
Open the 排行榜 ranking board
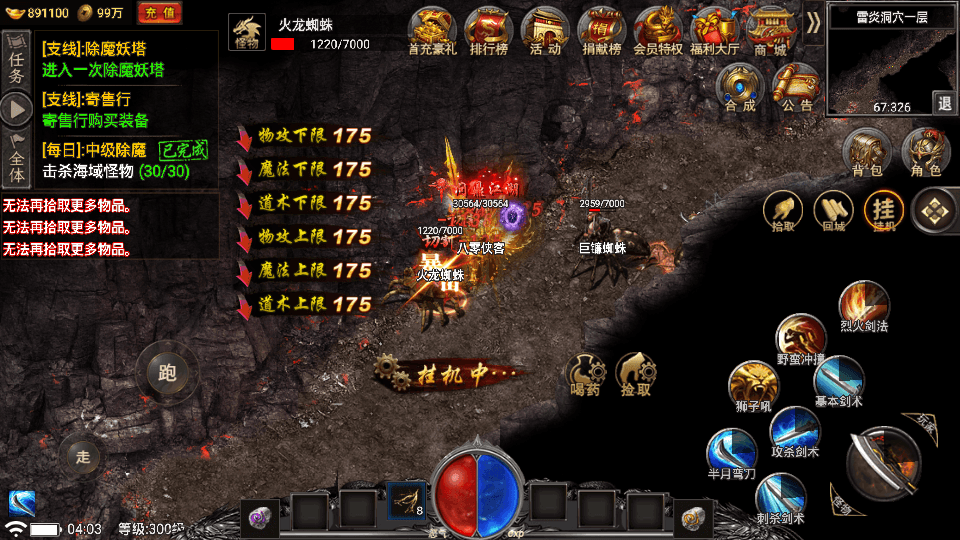(489, 30)
